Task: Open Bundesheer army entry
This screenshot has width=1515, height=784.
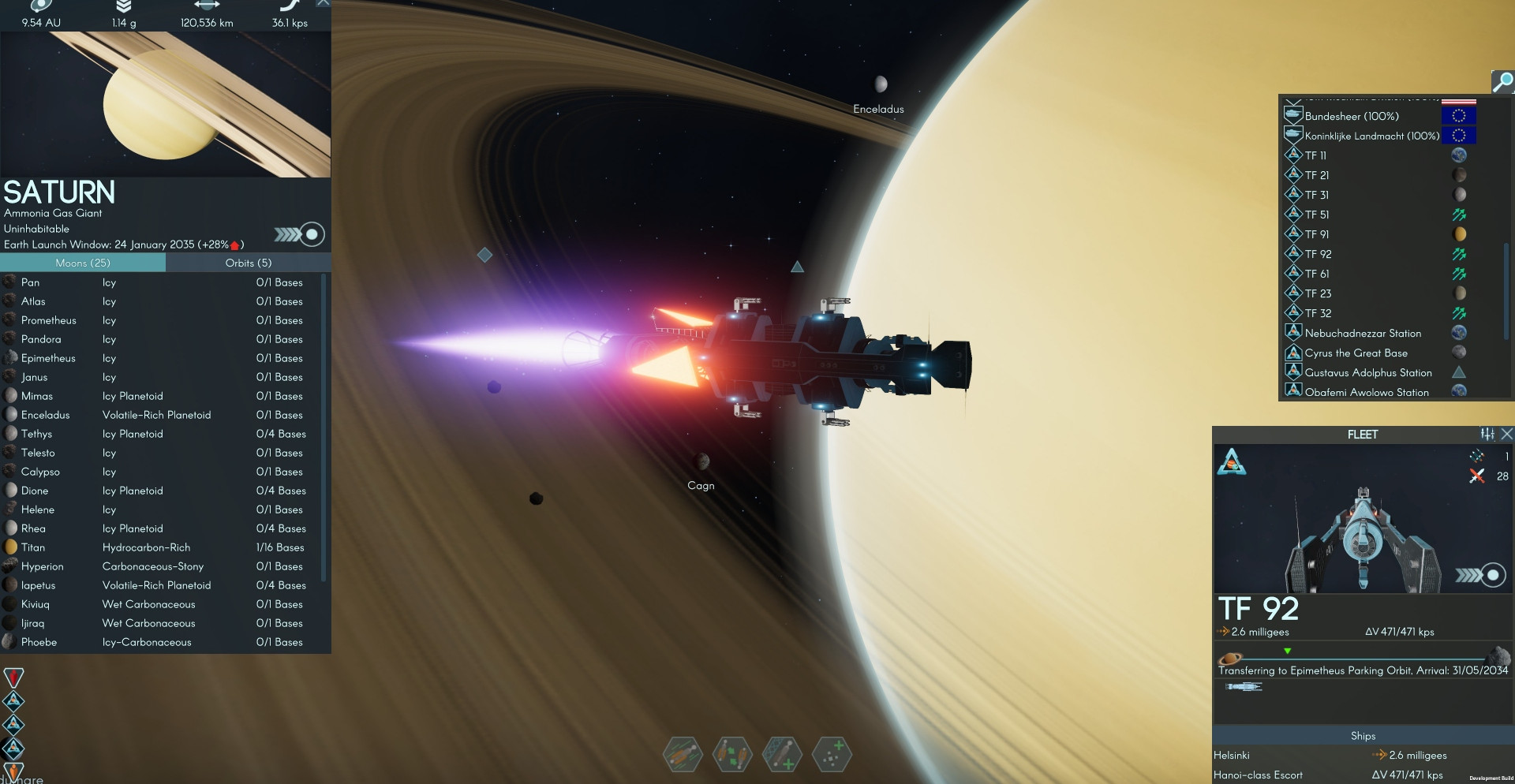Action: (x=1351, y=116)
